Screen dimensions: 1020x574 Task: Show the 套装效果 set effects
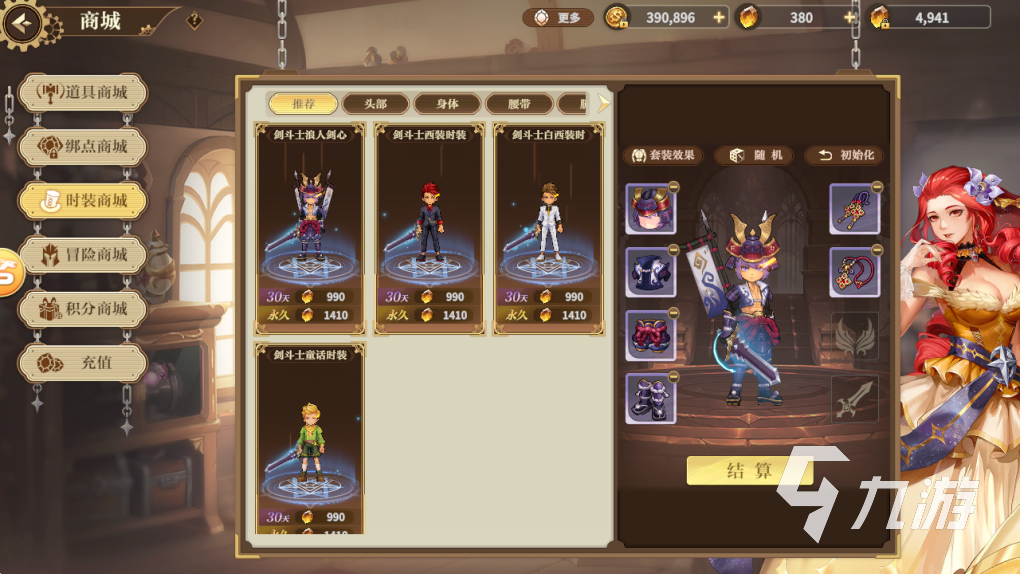click(x=663, y=156)
